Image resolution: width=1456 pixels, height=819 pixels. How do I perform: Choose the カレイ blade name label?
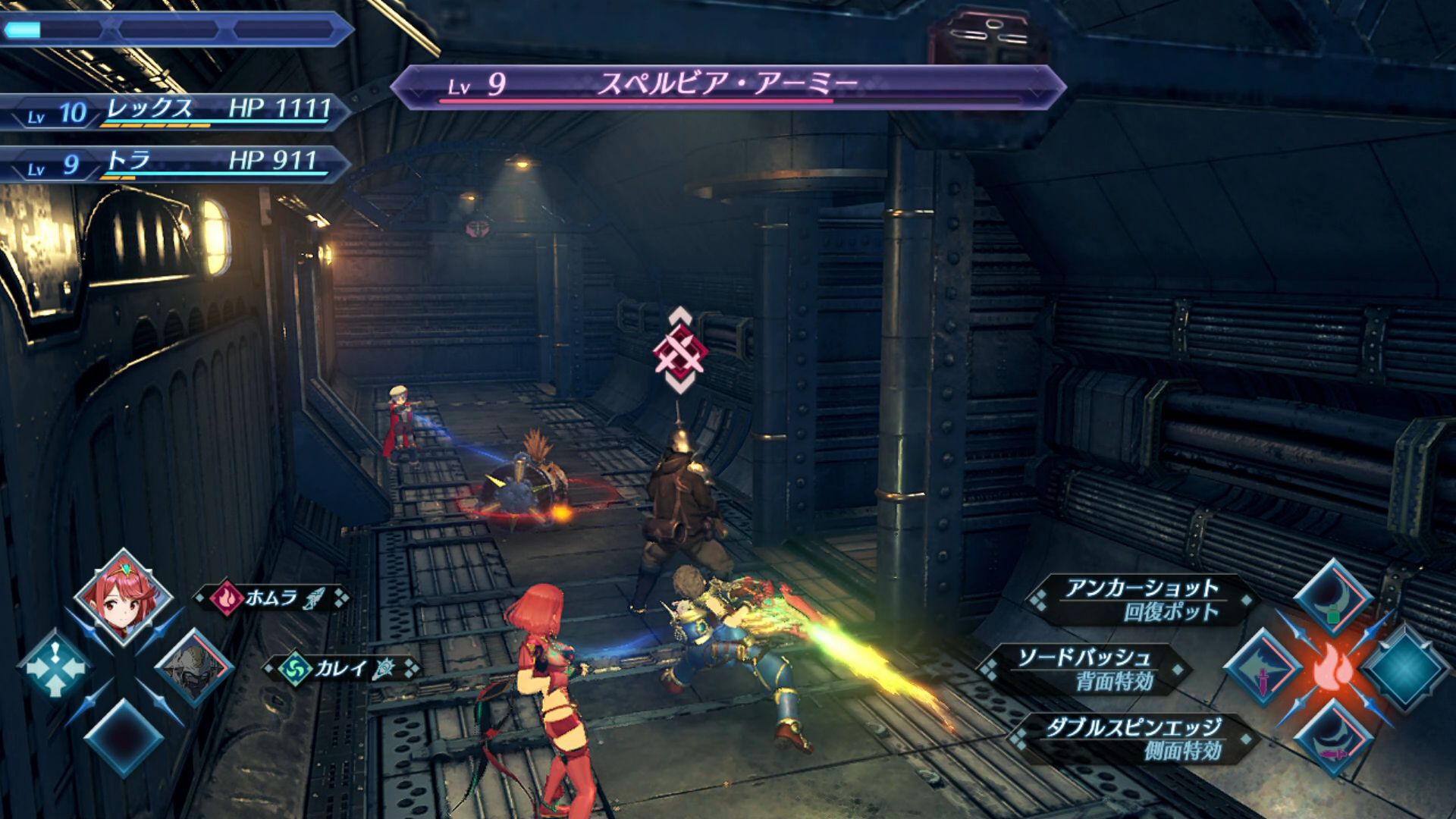(340, 668)
